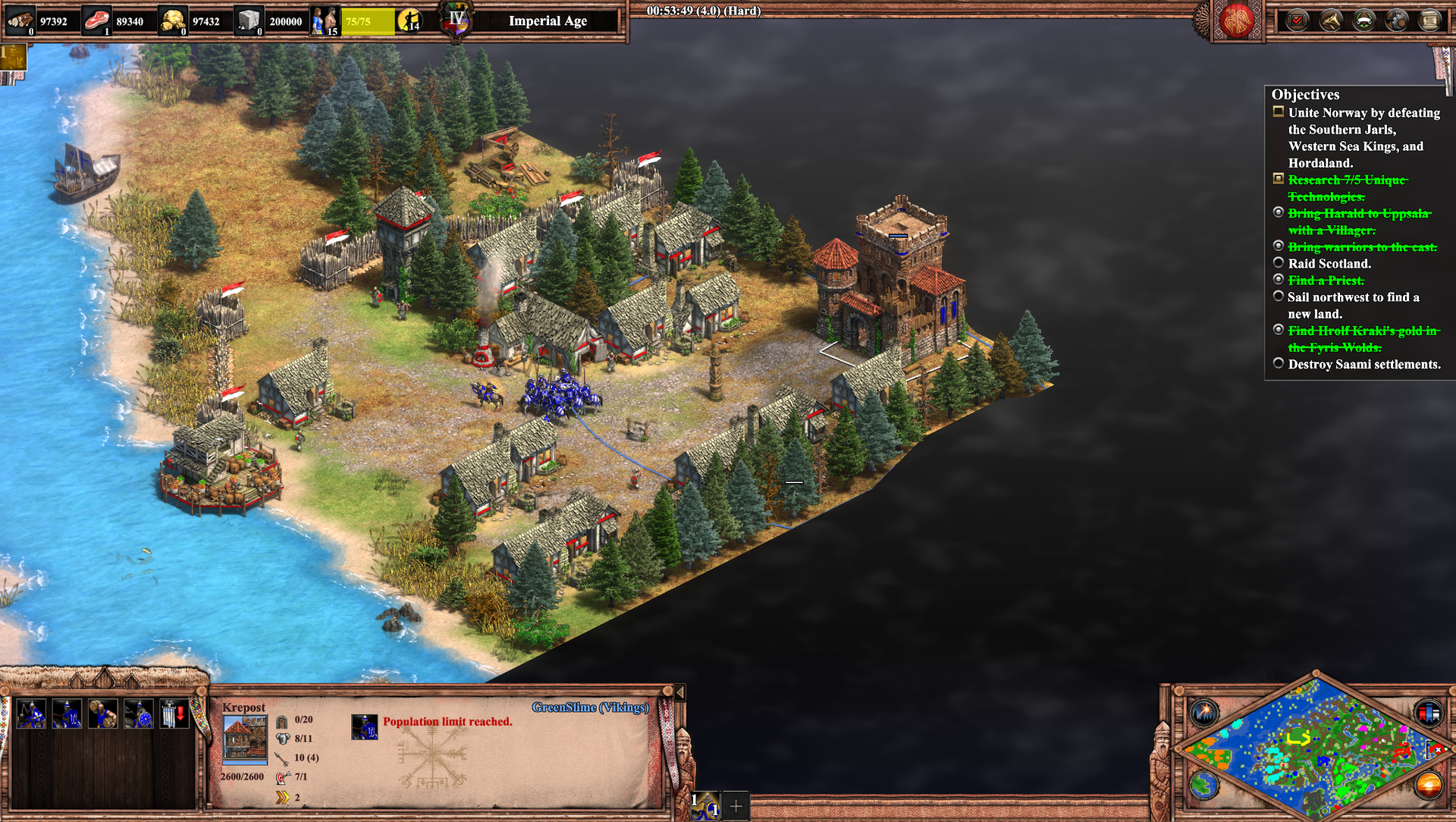Select control group 1 badge
This screenshot has height=822, width=1456.
[x=705, y=805]
